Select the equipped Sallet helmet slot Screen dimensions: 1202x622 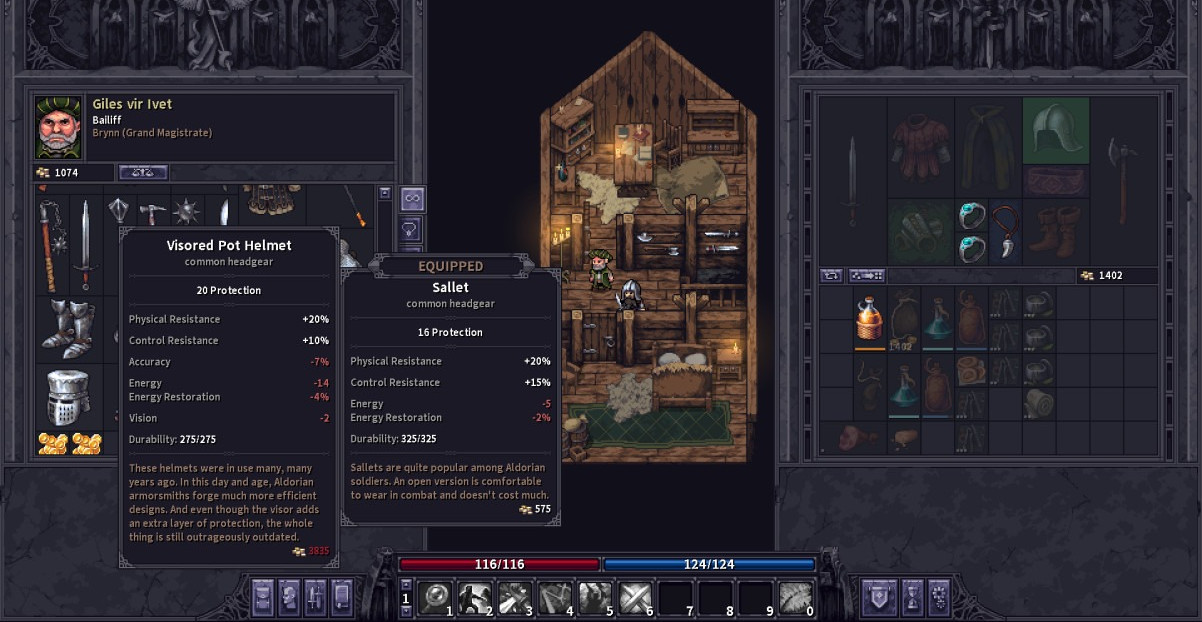(1056, 130)
